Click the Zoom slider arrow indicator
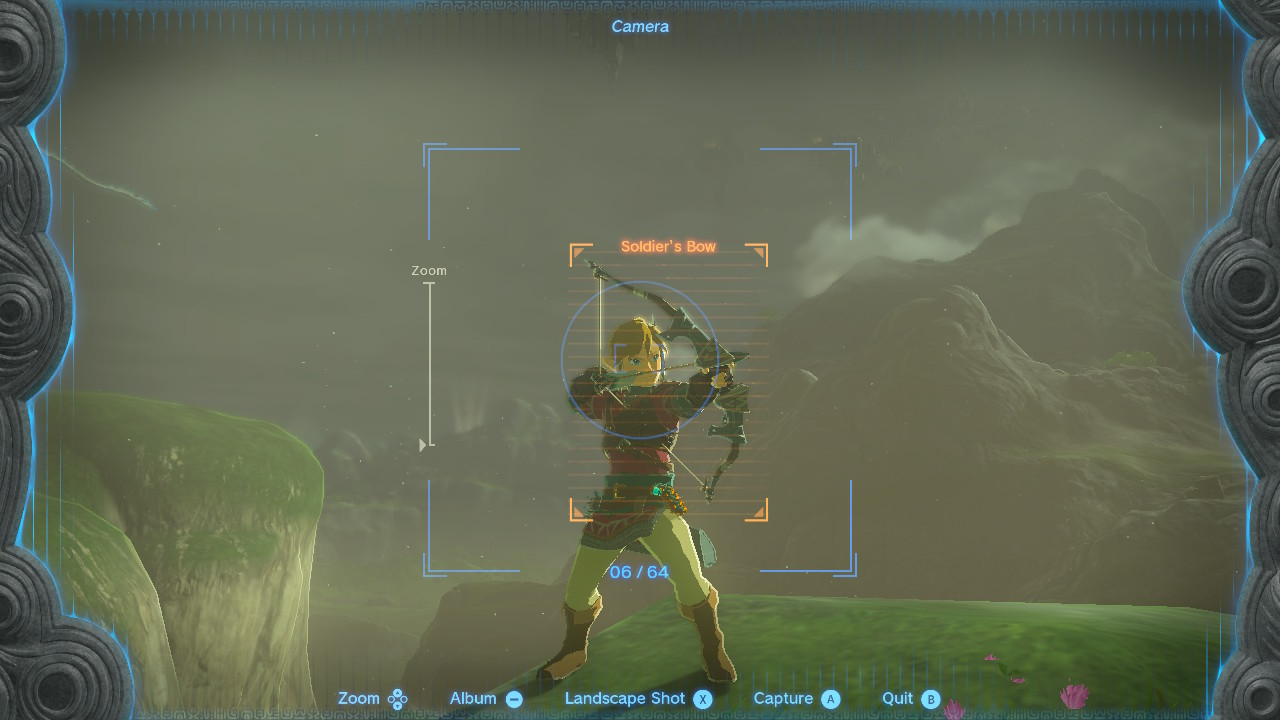This screenshot has width=1280, height=720. (421, 443)
